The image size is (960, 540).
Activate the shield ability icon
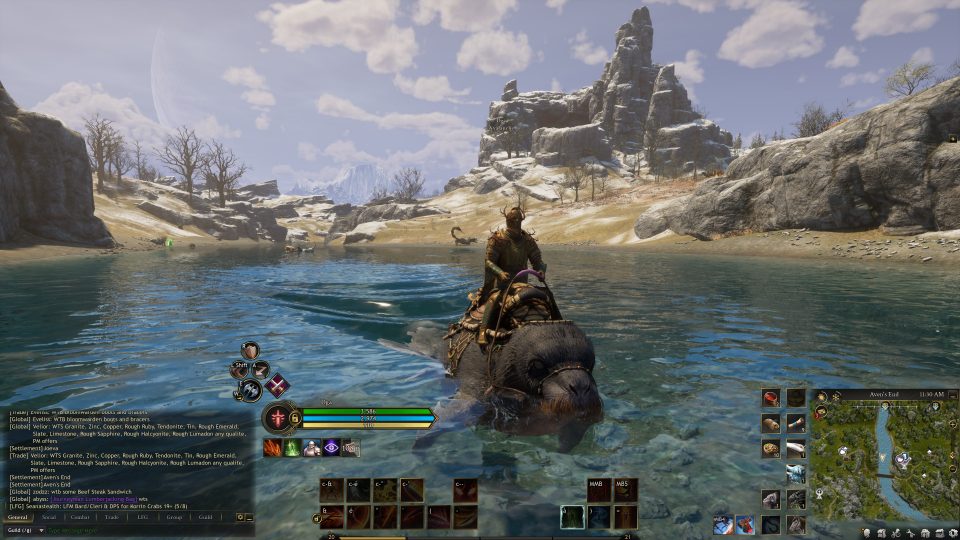(x=250, y=350)
